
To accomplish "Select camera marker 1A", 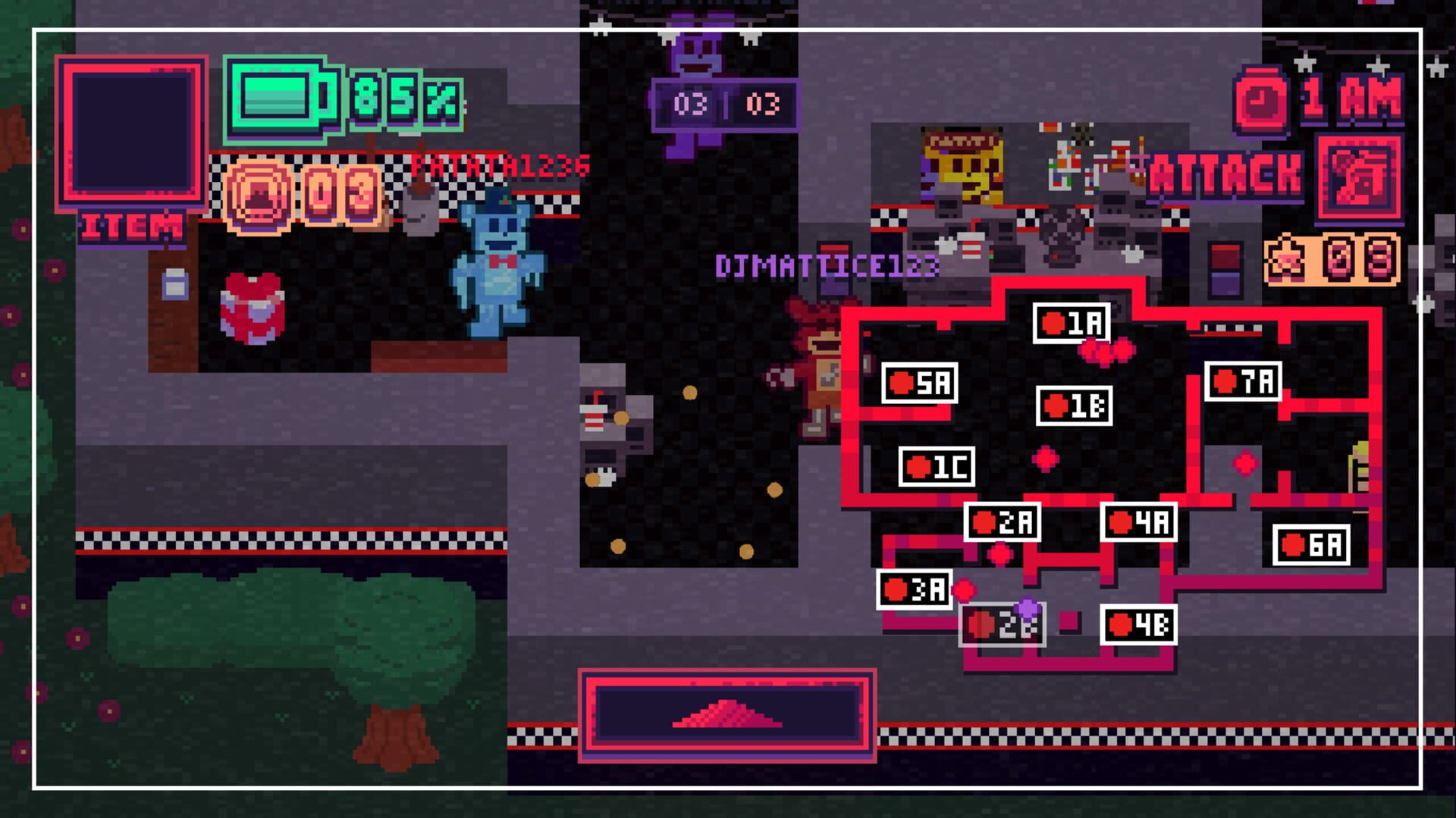I will tap(1072, 324).
